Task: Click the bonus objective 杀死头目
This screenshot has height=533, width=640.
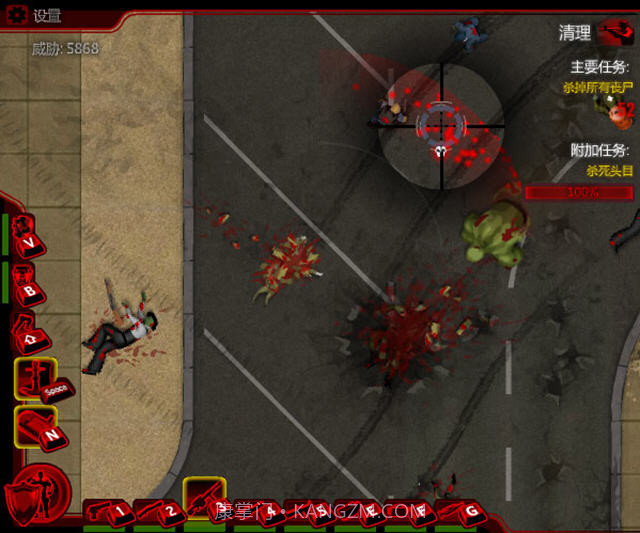Action: click(609, 171)
